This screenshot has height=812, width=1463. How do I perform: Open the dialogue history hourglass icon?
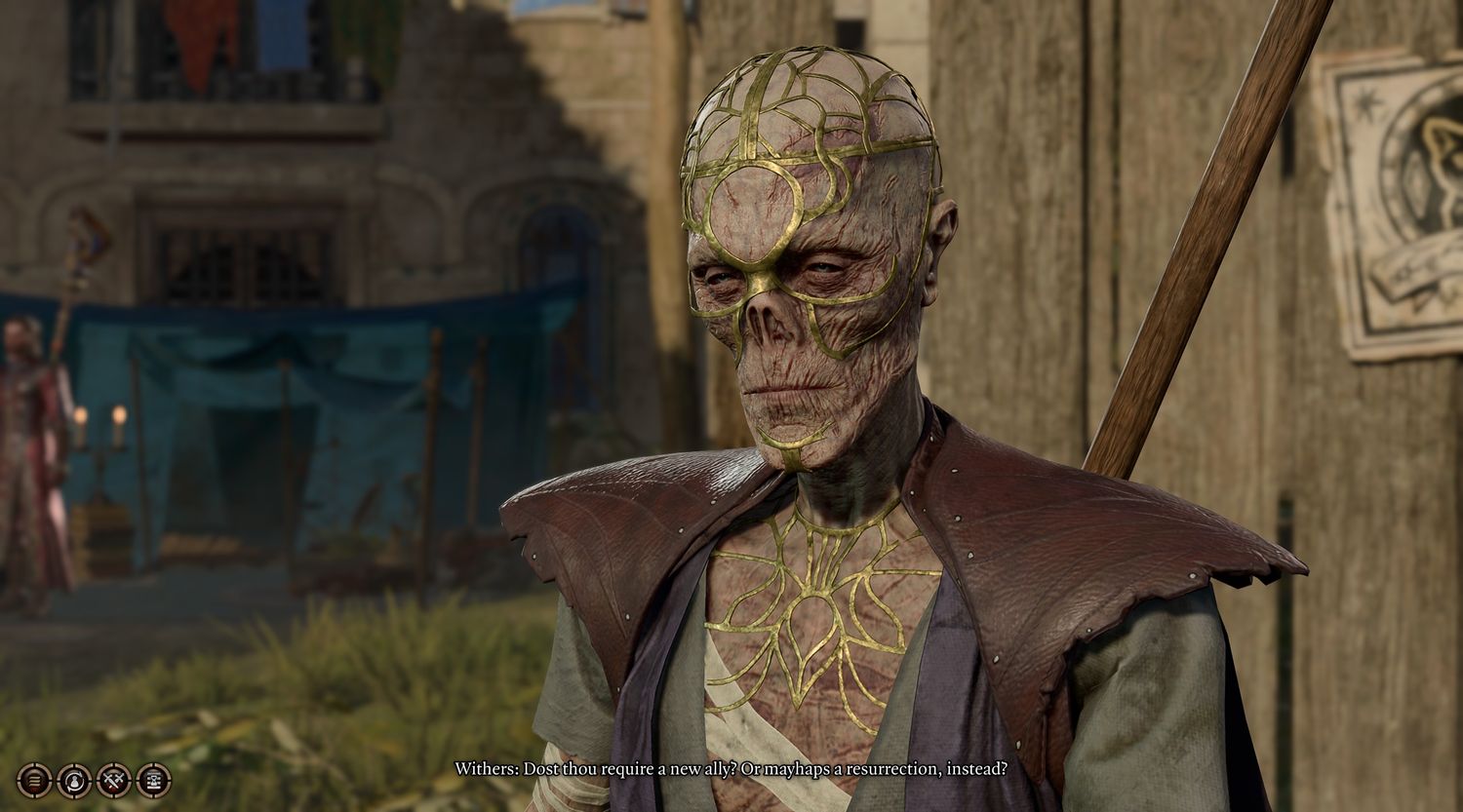click(x=154, y=781)
